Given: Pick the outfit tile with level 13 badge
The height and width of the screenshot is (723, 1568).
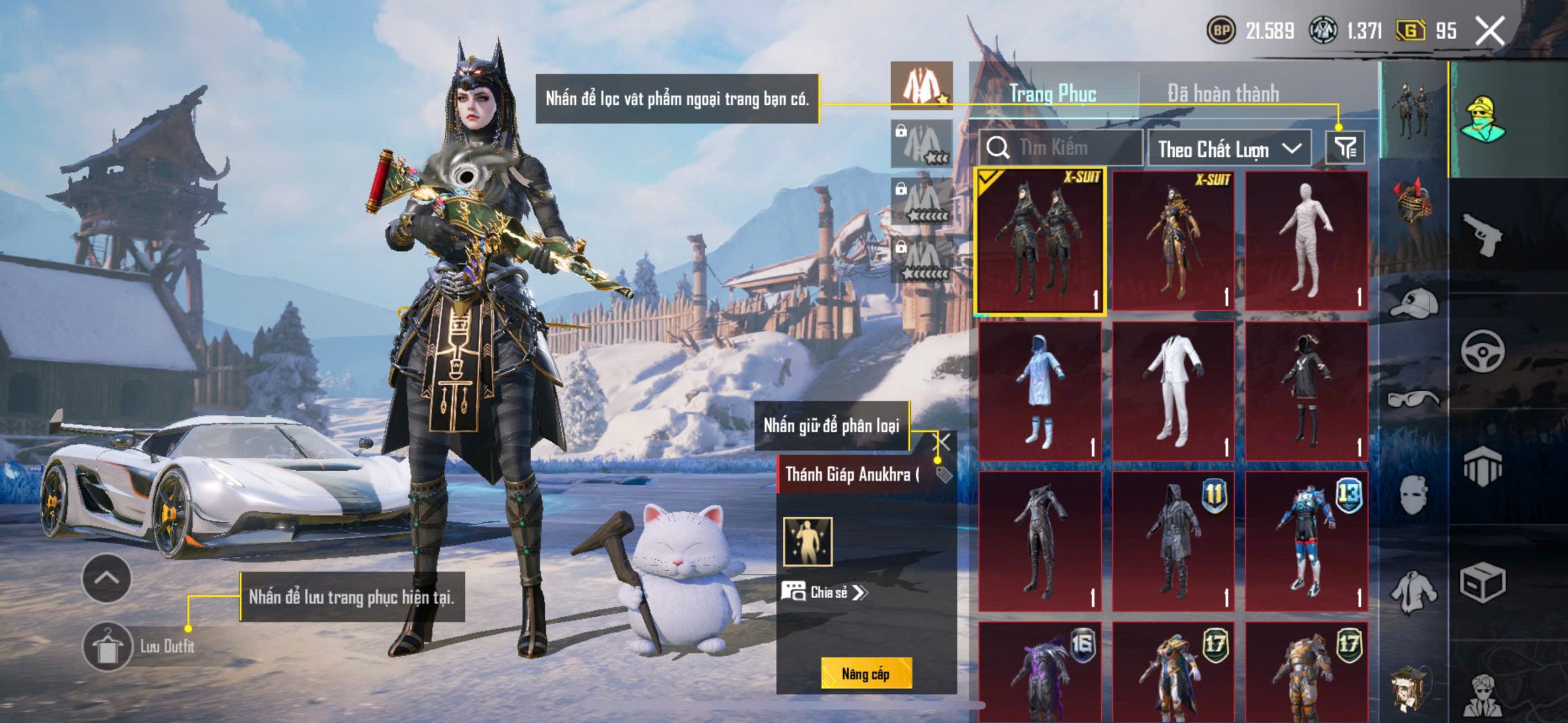Looking at the screenshot, I should pyautogui.click(x=1306, y=541).
